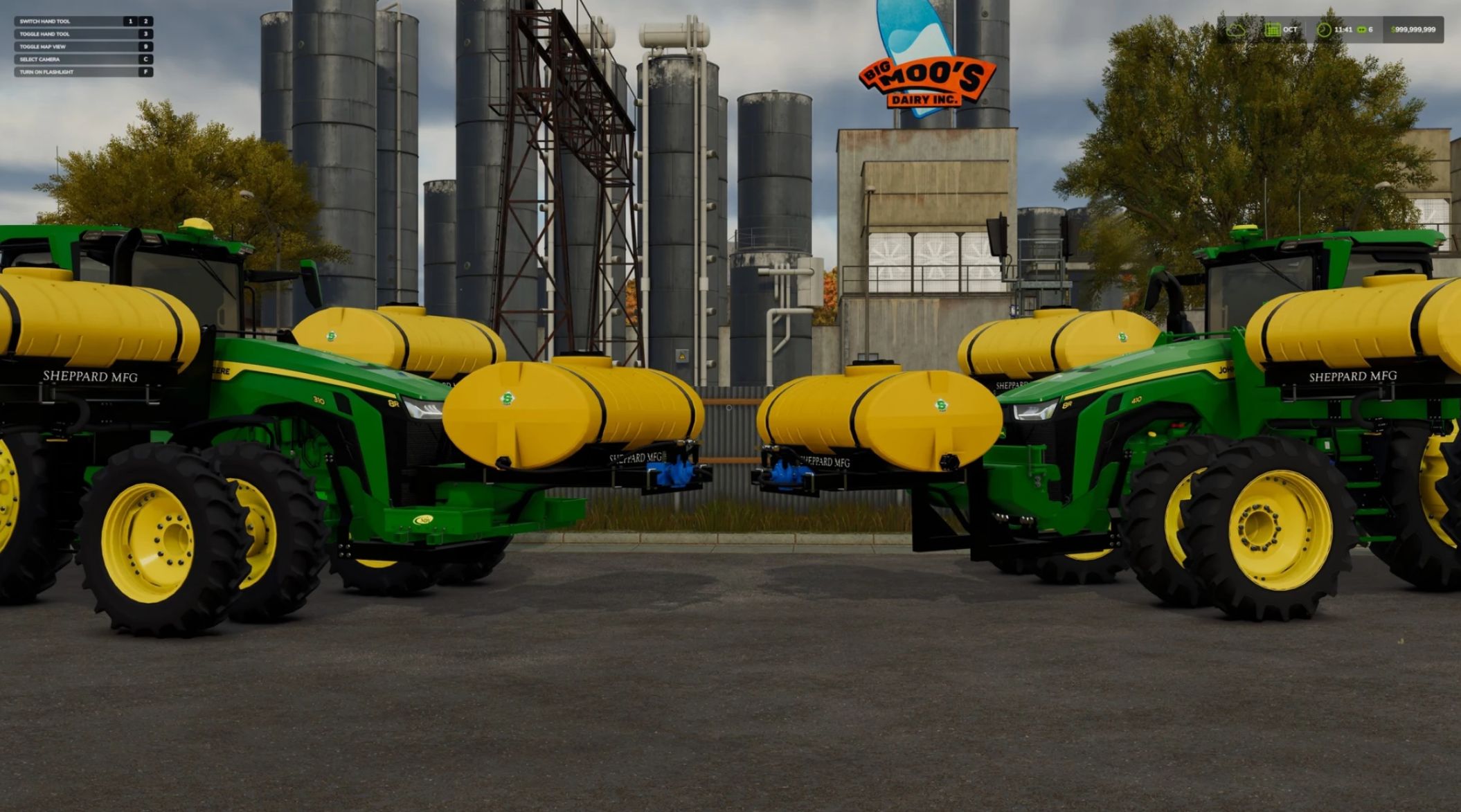The image size is (1461, 812).
Task: Click the "3" key badge for Toggle Hand Tool
Action: [146, 35]
